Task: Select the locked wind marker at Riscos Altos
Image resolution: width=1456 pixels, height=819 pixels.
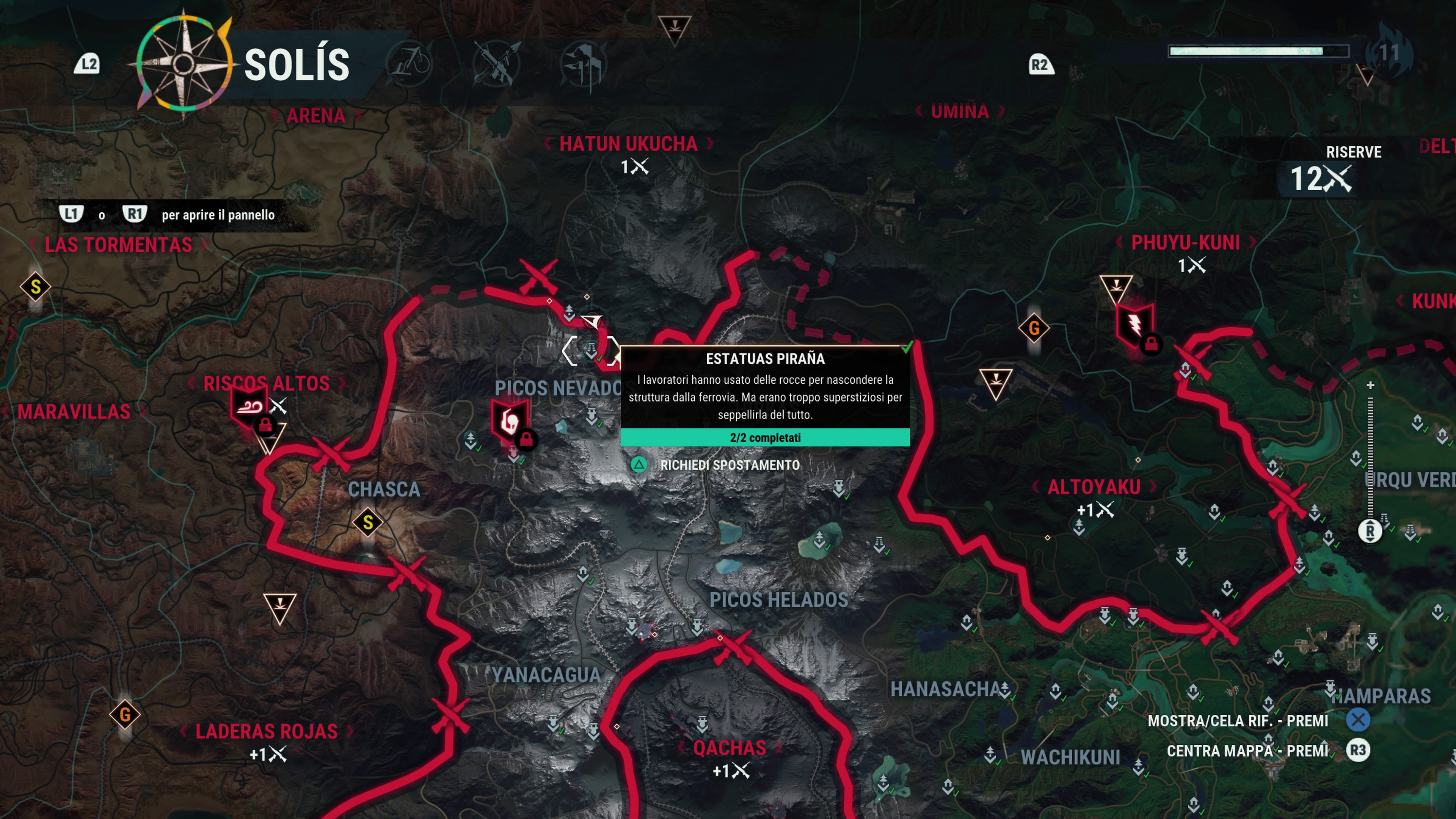Action: coord(249,406)
